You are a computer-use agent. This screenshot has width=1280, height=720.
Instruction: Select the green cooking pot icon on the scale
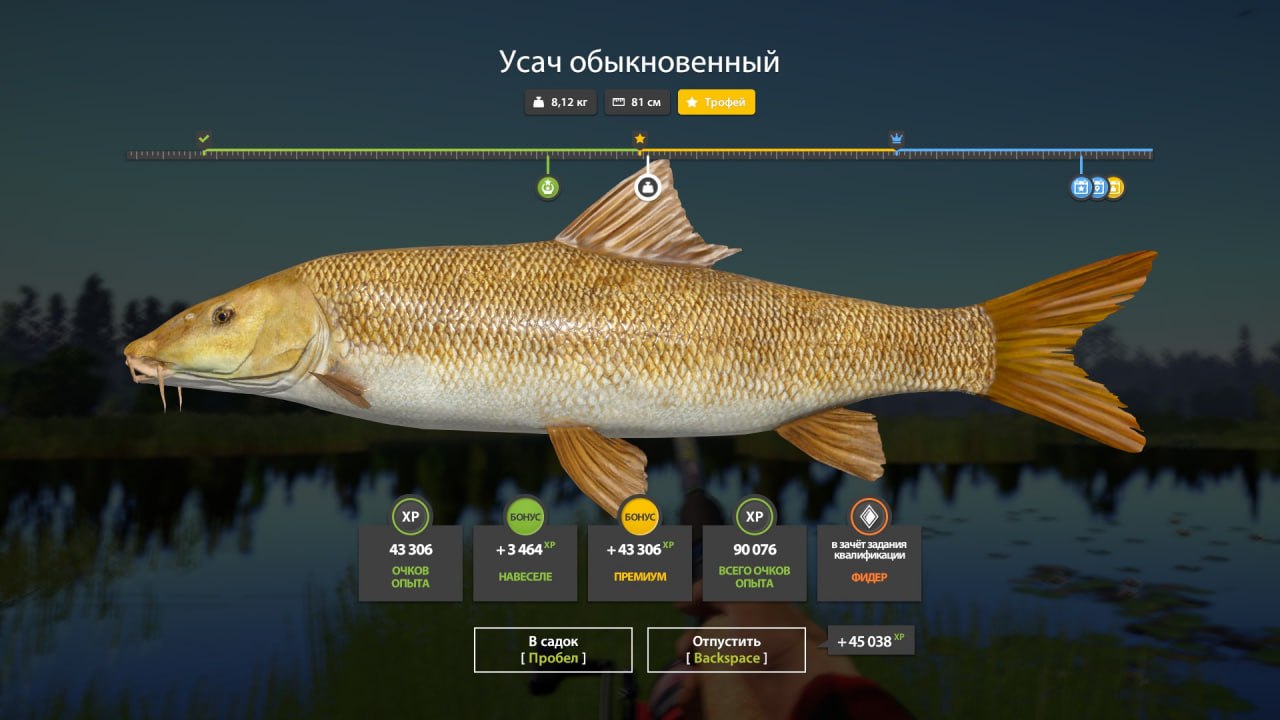(x=546, y=187)
